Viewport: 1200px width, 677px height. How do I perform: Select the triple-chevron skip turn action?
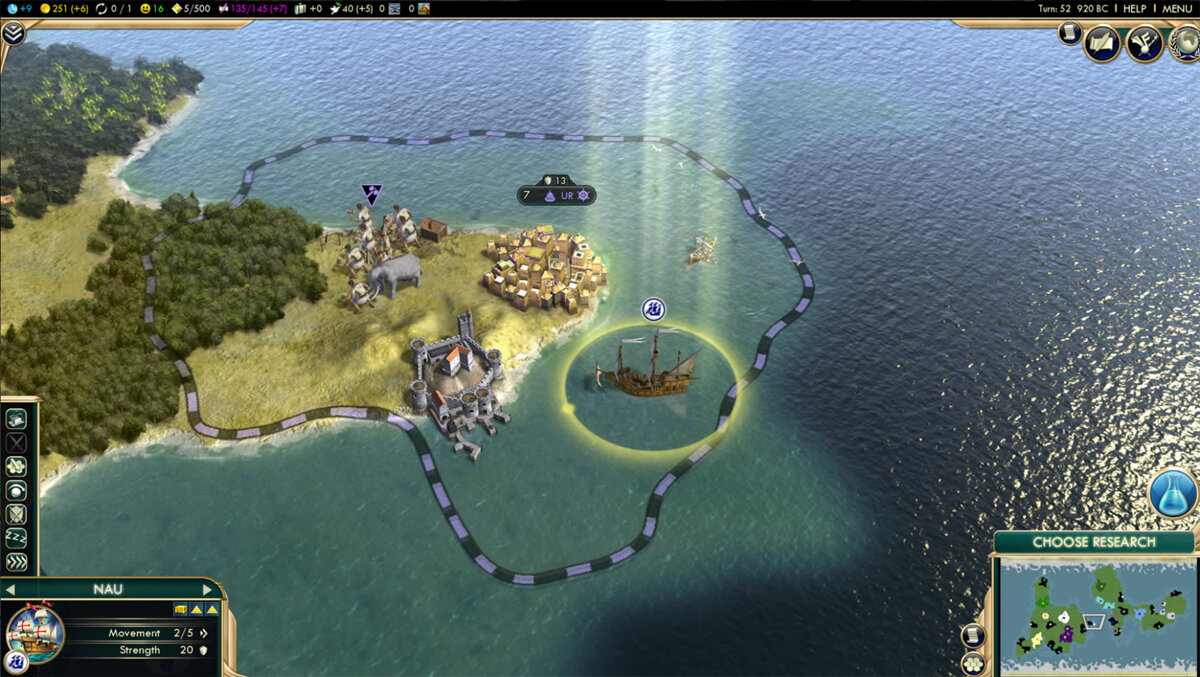pyautogui.click(x=17, y=562)
